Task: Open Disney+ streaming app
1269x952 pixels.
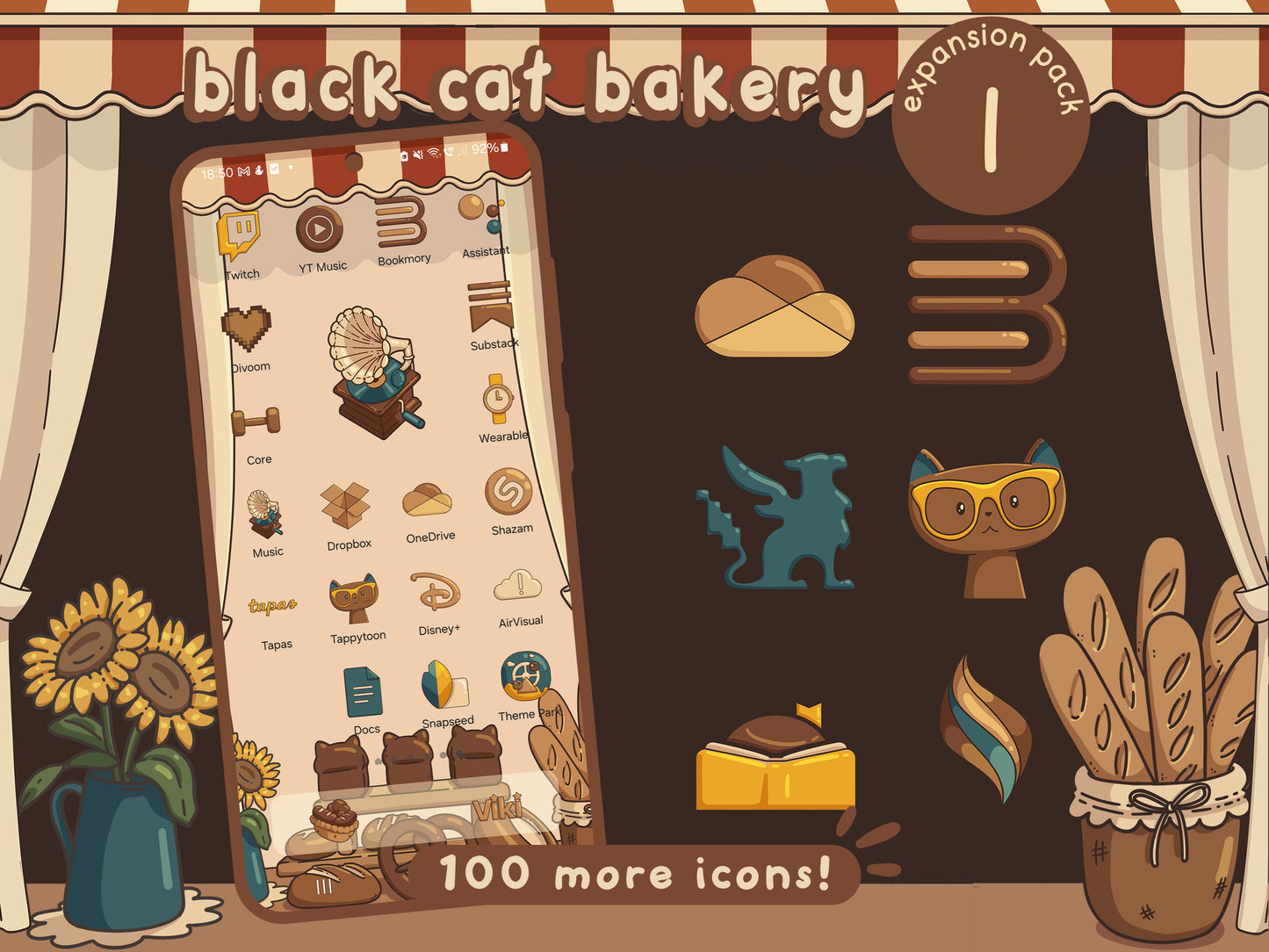Action: tap(434, 591)
